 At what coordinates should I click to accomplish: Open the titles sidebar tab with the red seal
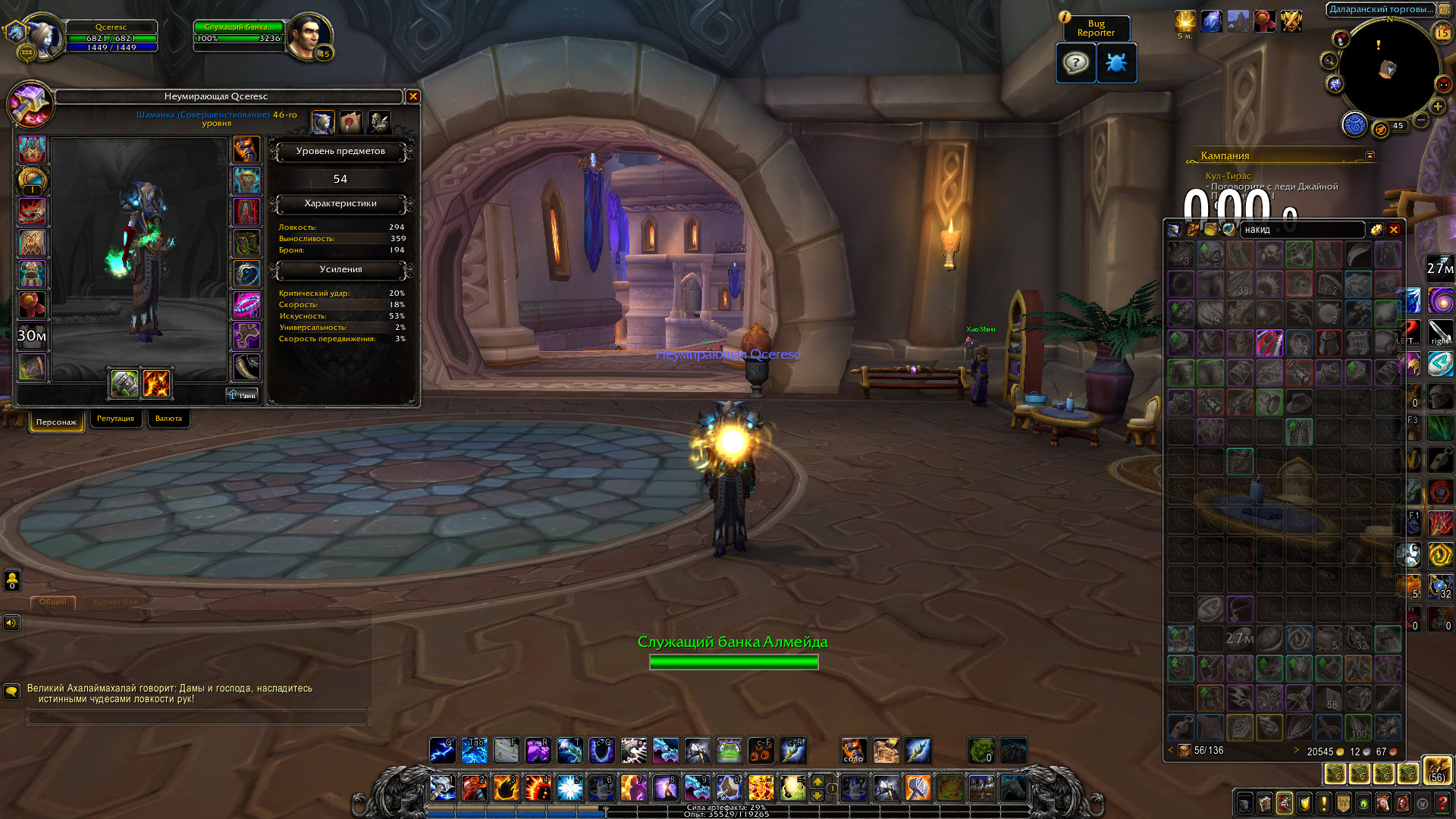point(351,121)
